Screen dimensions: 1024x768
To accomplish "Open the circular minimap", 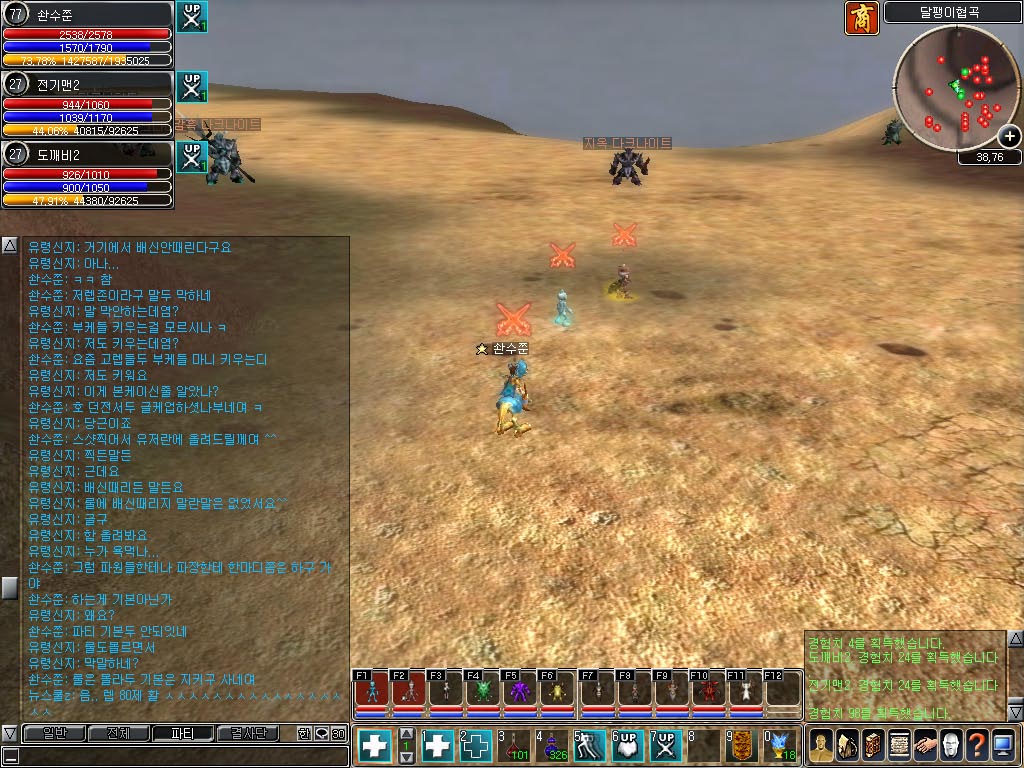I will tap(957, 89).
